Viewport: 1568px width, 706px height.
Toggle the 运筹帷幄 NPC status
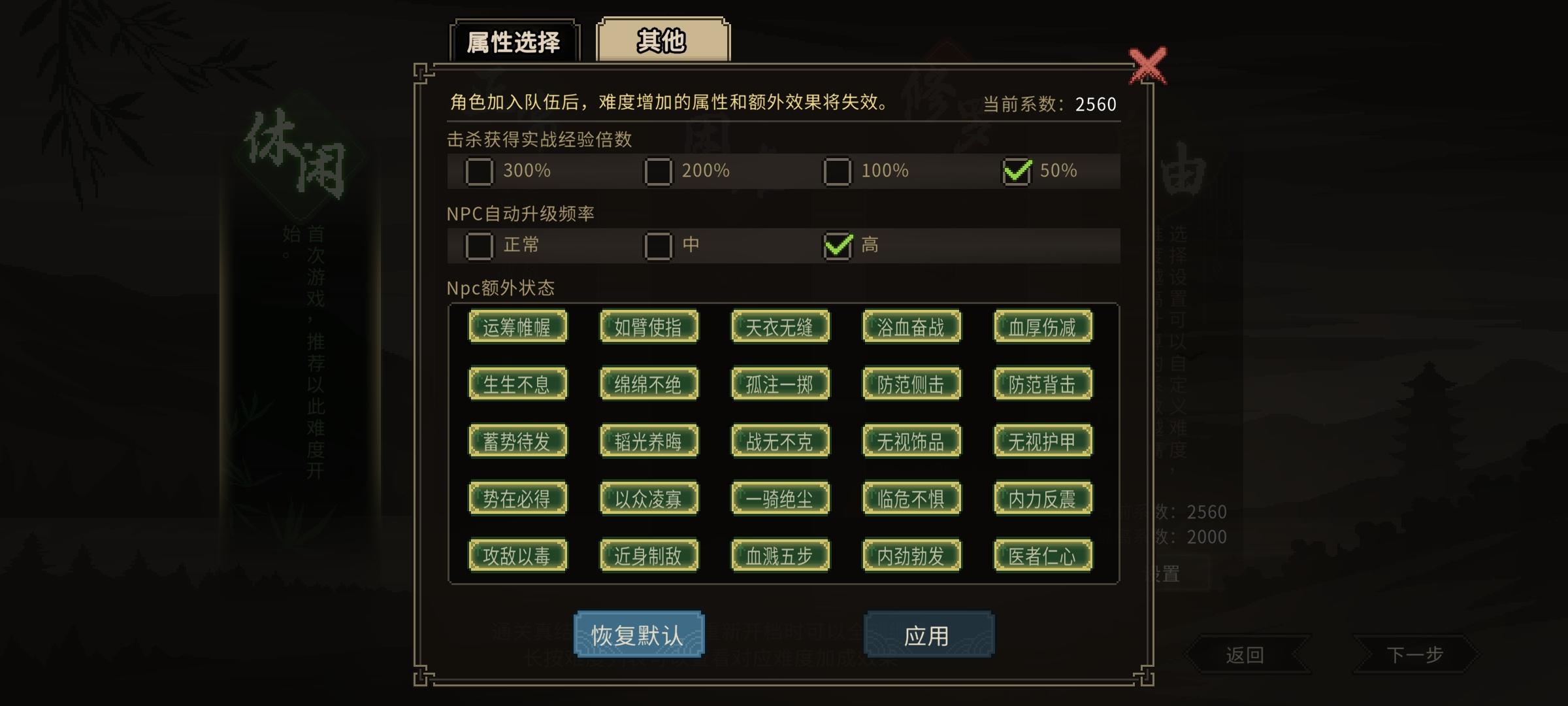[x=518, y=326]
